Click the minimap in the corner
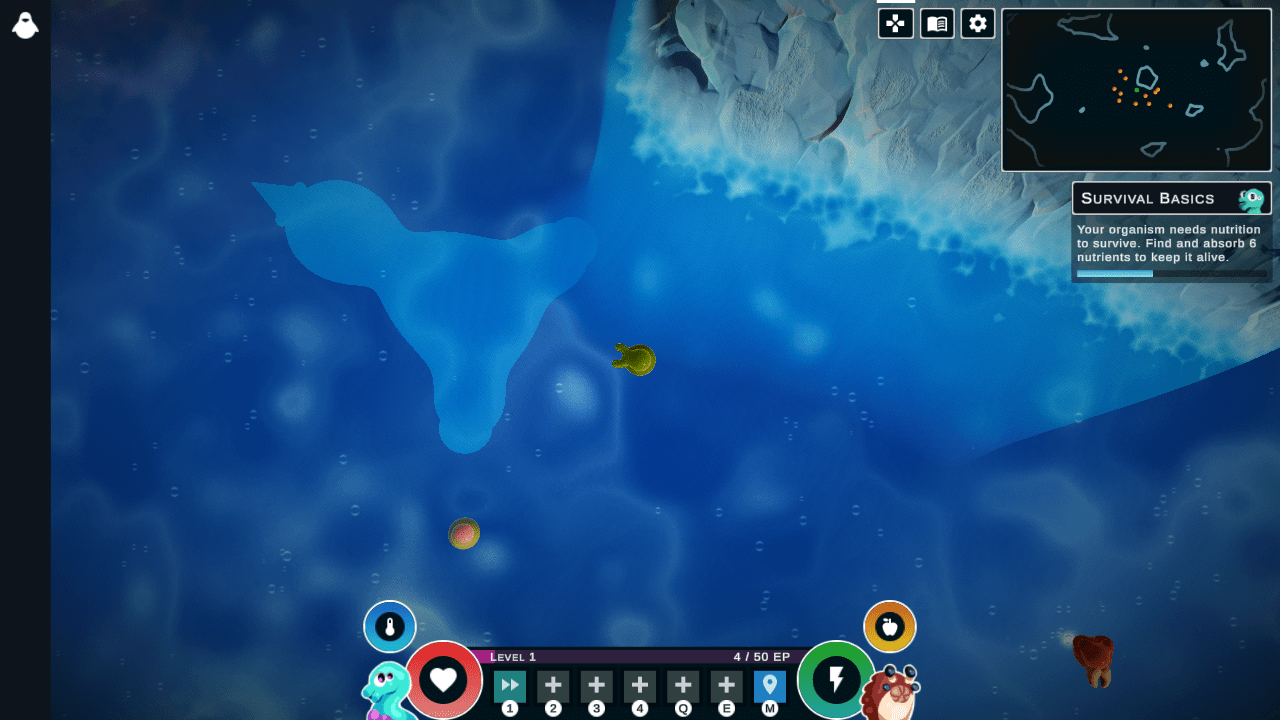Image resolution: width=1280 pixels, height=720 pixels. tap(1136, 90)
